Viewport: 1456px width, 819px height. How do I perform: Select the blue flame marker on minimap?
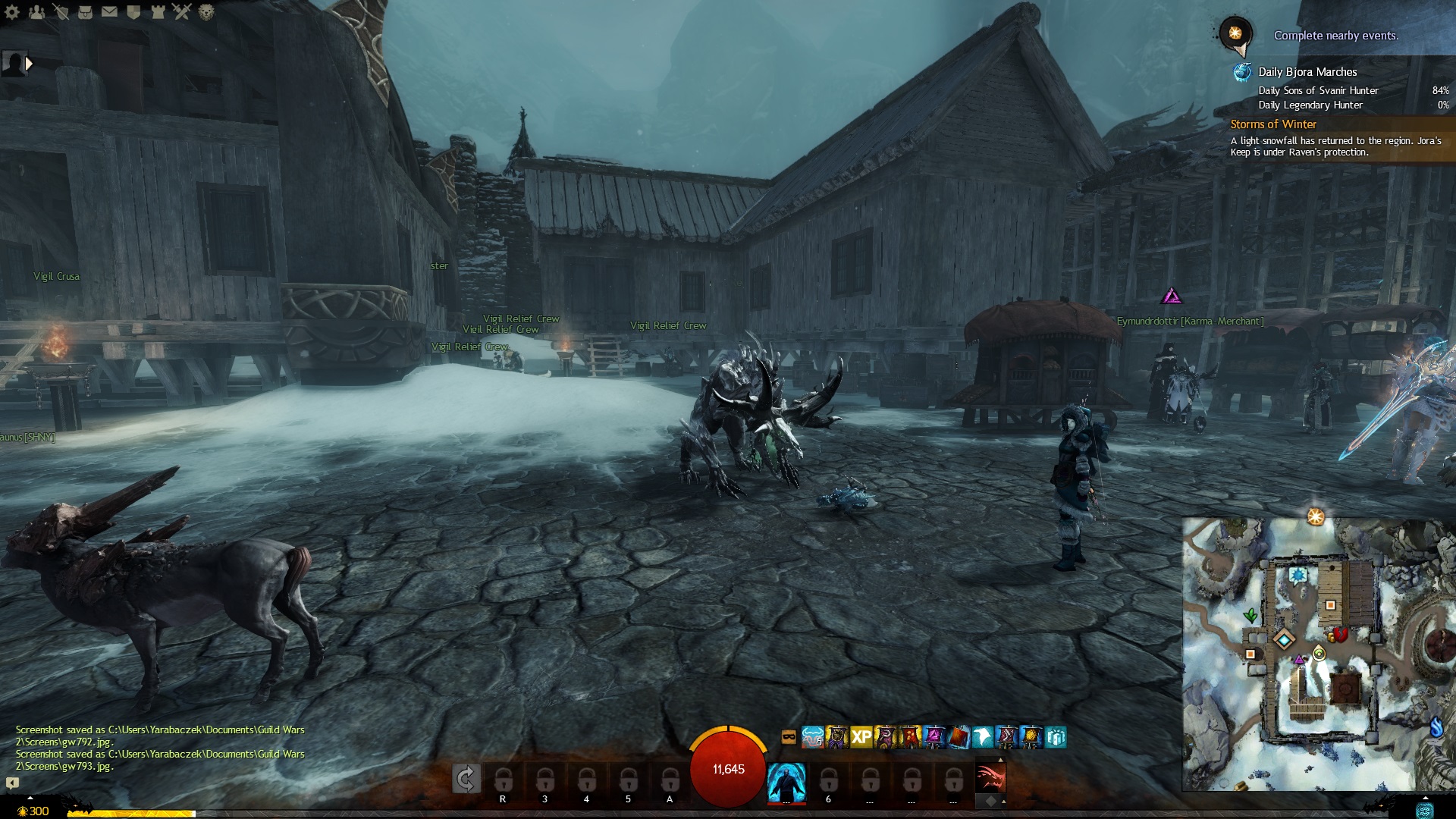point(1436,727)
